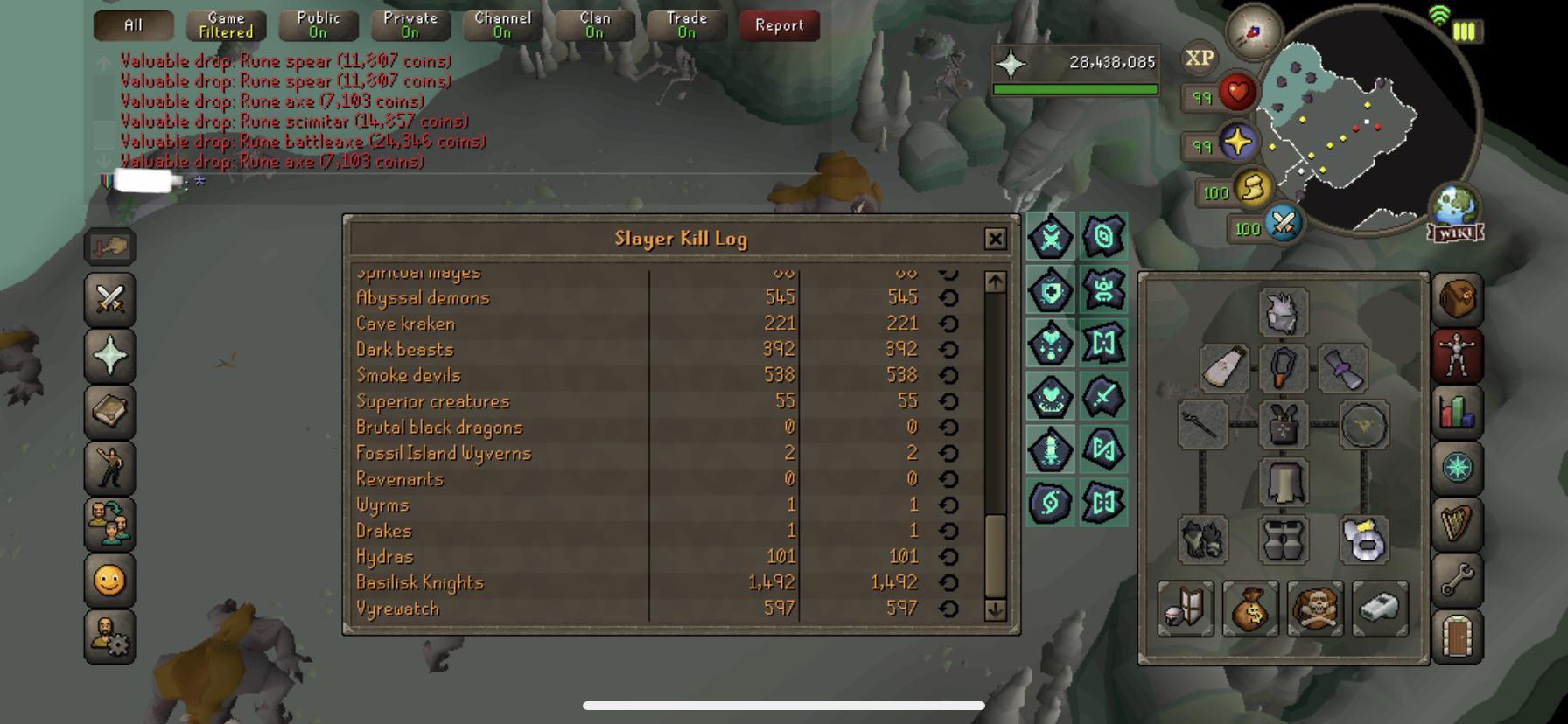This screenshot has width=1568, height=724.
Task: Turn off Public chat
Action: pyautogui.click(x=317, y=24)
